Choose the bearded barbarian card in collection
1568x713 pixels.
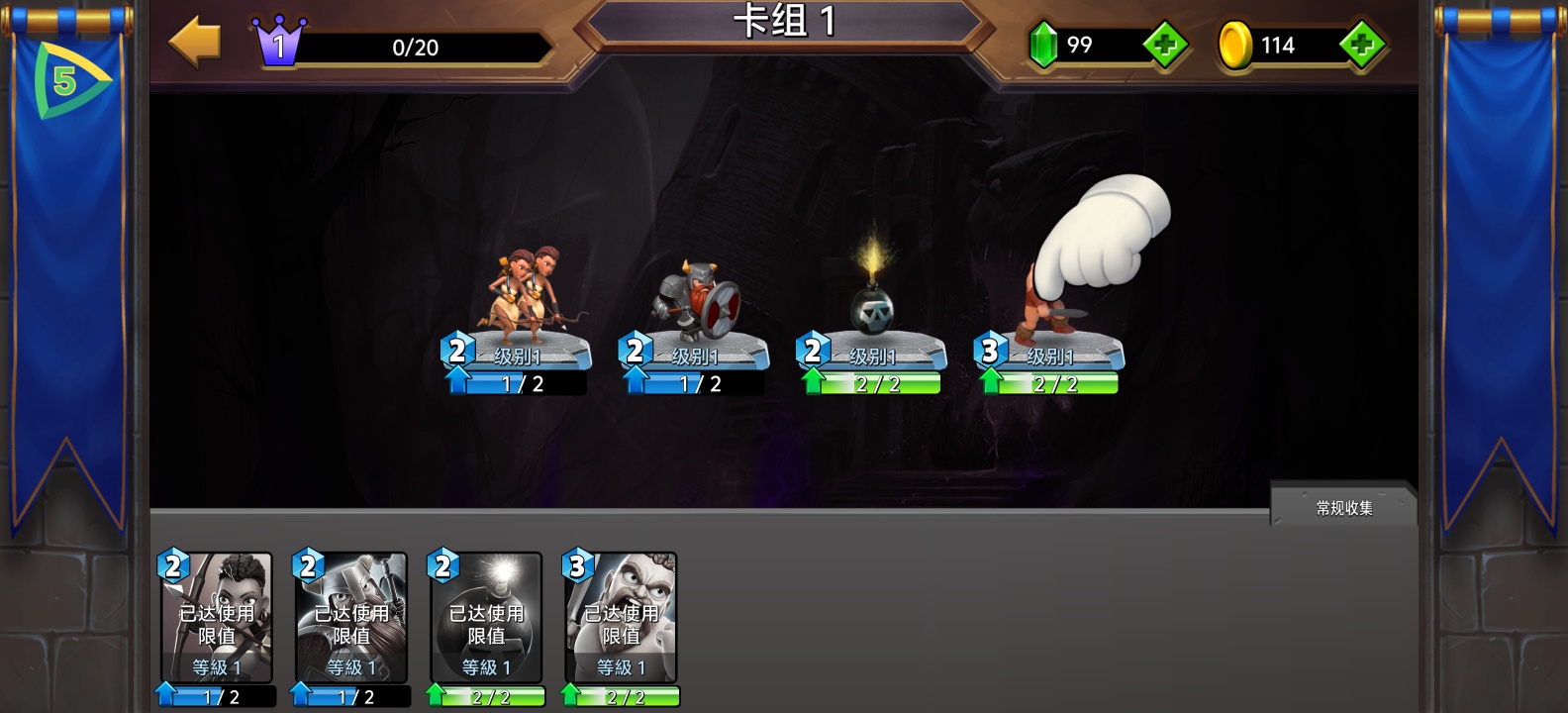pos(621,619)
